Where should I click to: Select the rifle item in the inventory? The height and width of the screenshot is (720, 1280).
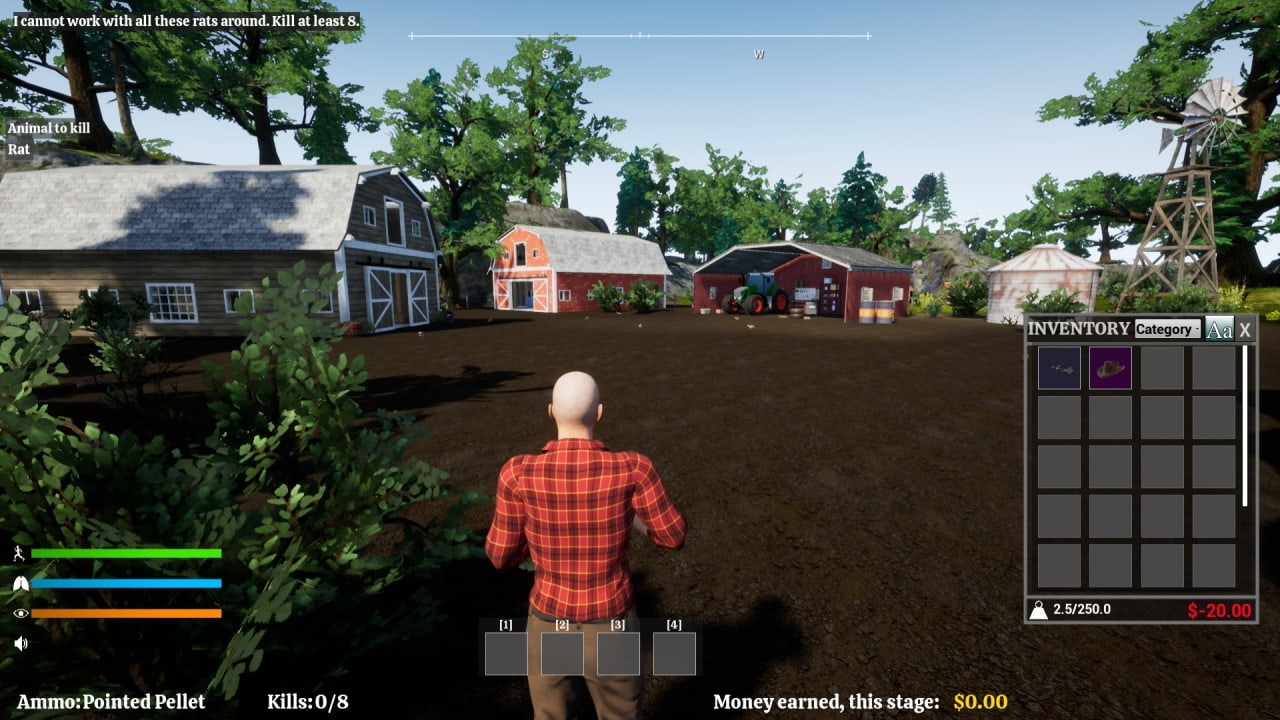[x=1059, y=368]
